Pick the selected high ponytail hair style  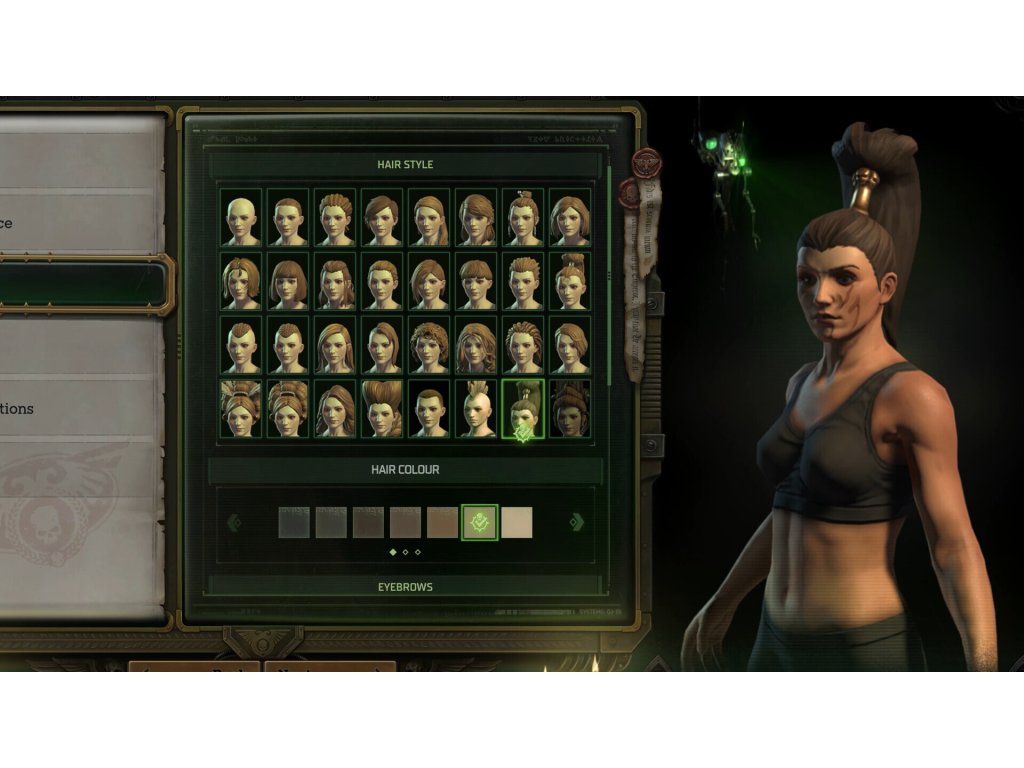click(523, 408)
